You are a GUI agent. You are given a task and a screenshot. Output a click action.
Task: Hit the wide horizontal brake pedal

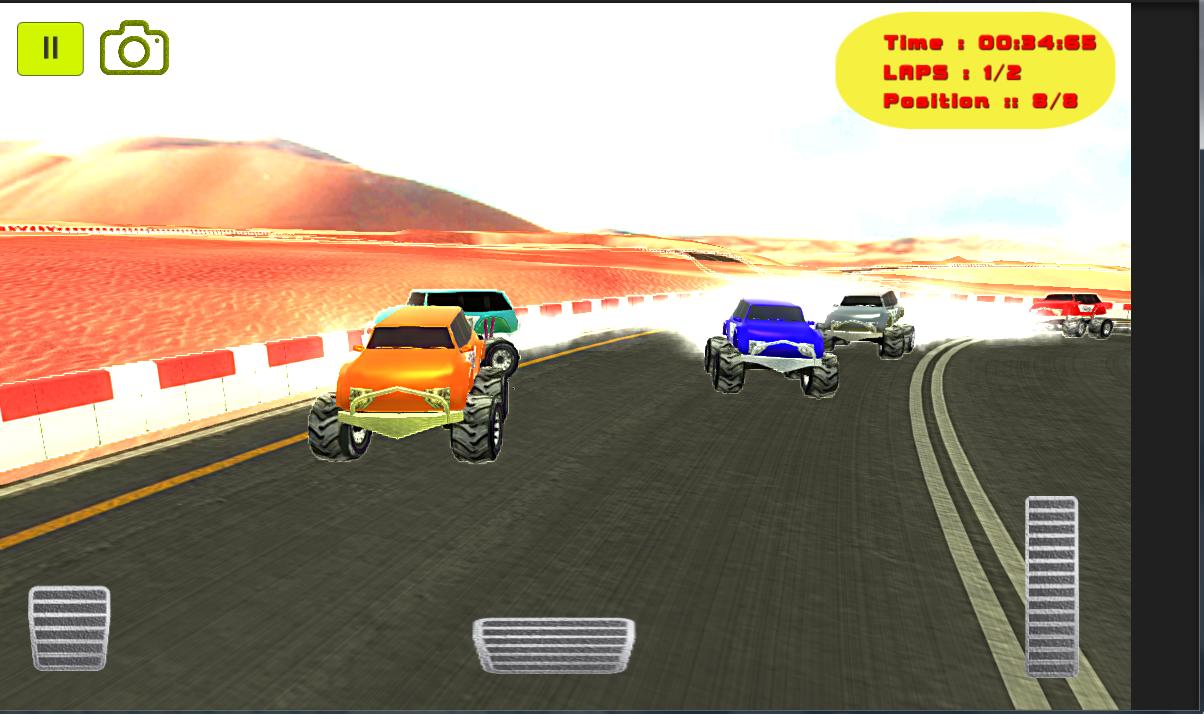tap(553, 645)
